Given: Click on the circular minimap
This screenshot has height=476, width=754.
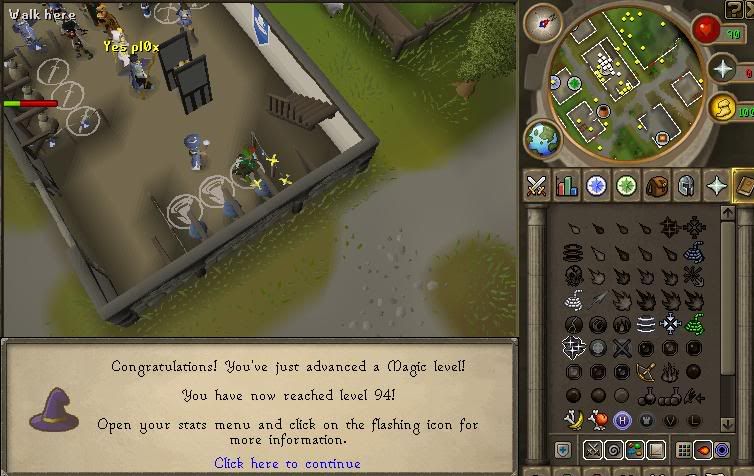Looking at the screenshot, I should [618, 82].
